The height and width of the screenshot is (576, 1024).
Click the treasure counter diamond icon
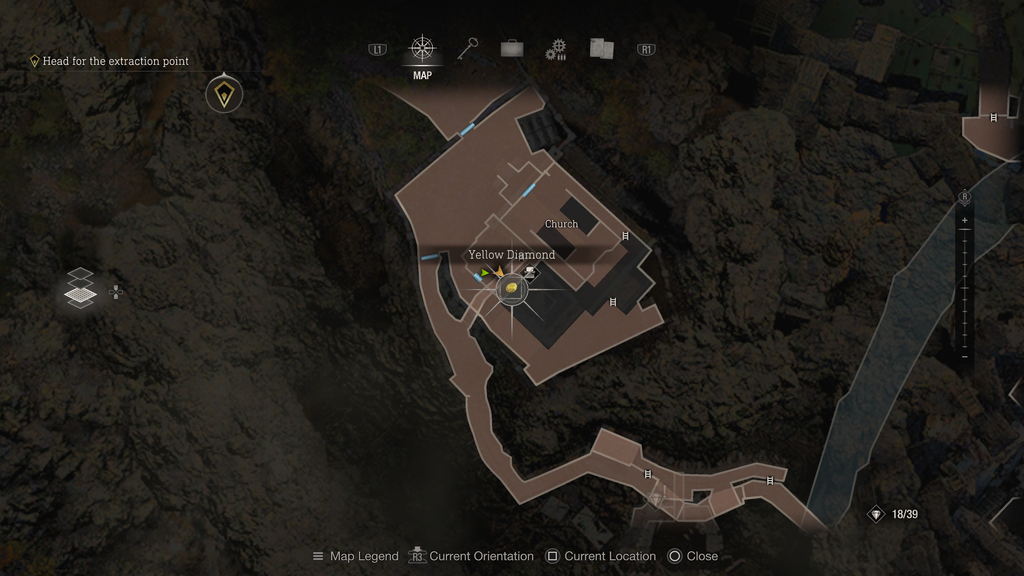pyautogui.click(x=877, y=514)
